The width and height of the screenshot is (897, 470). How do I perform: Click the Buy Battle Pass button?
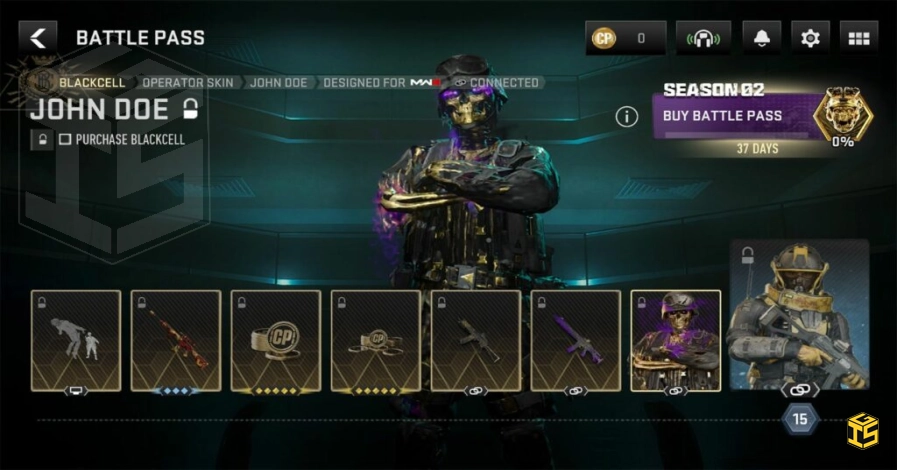click(733, 116)
